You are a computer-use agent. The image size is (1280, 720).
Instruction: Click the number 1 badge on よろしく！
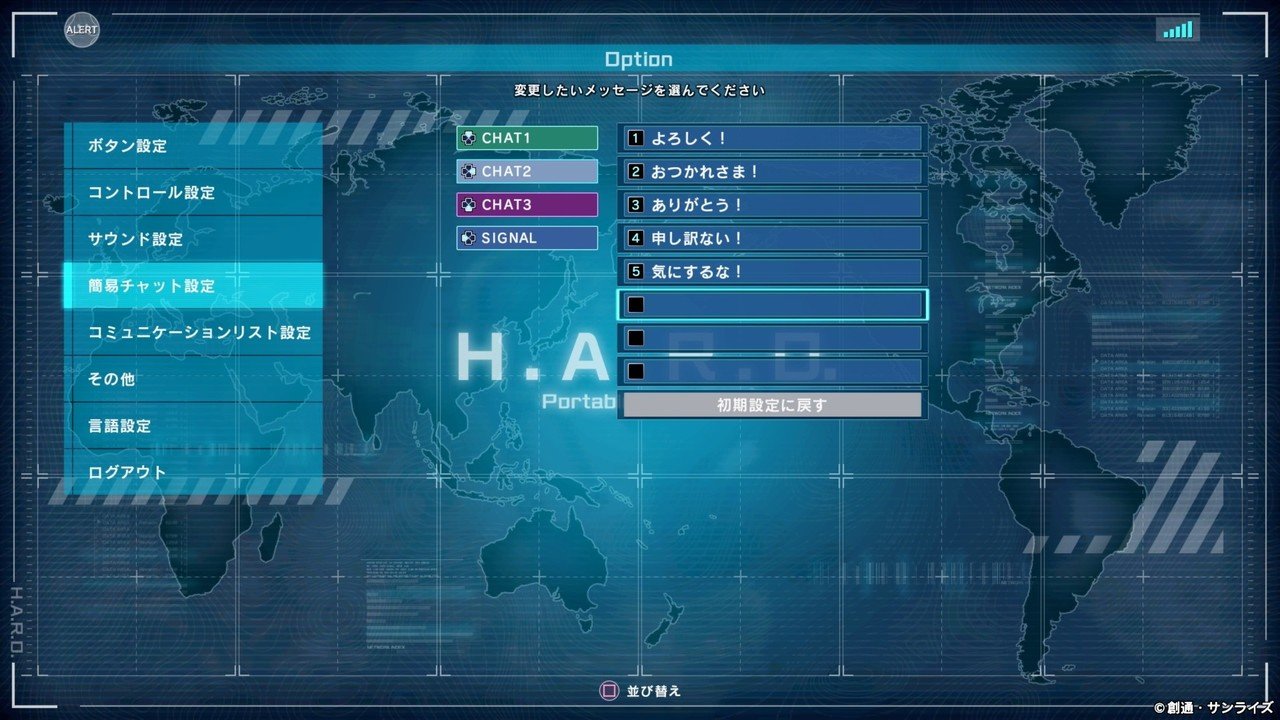click(636, 138)
